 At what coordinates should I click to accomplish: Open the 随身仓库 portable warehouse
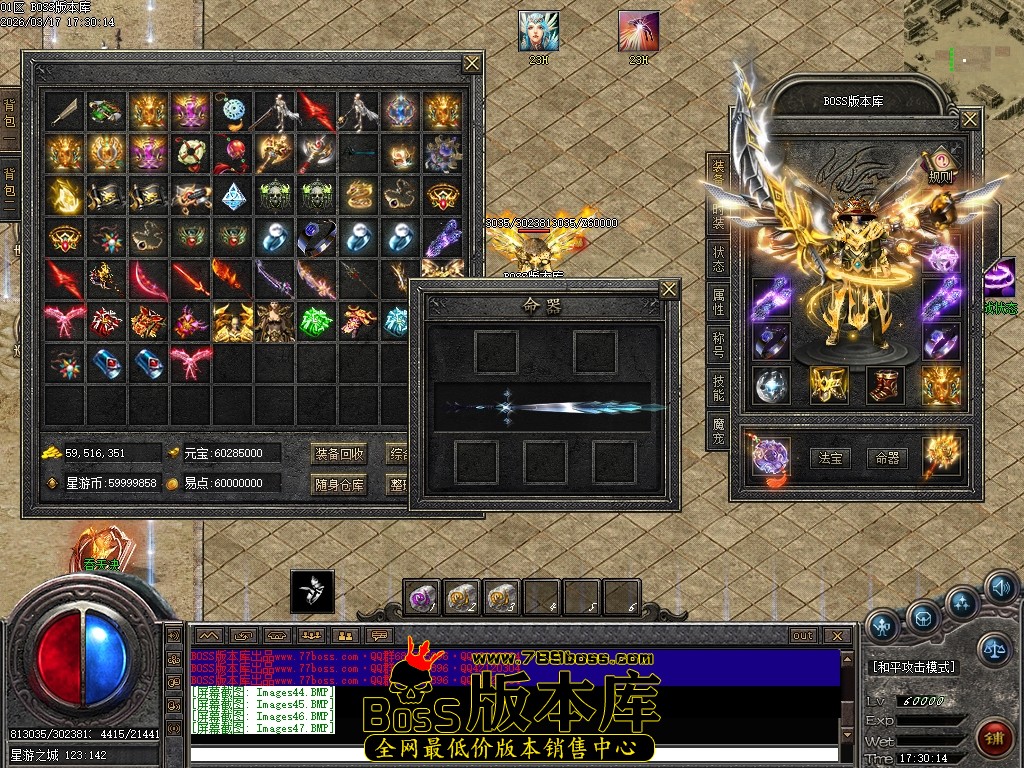(x=339, y=484)
